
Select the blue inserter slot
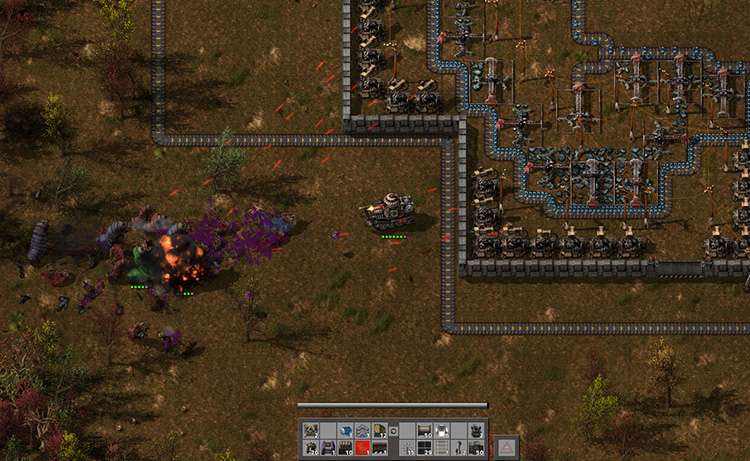[x=345, y=430]
